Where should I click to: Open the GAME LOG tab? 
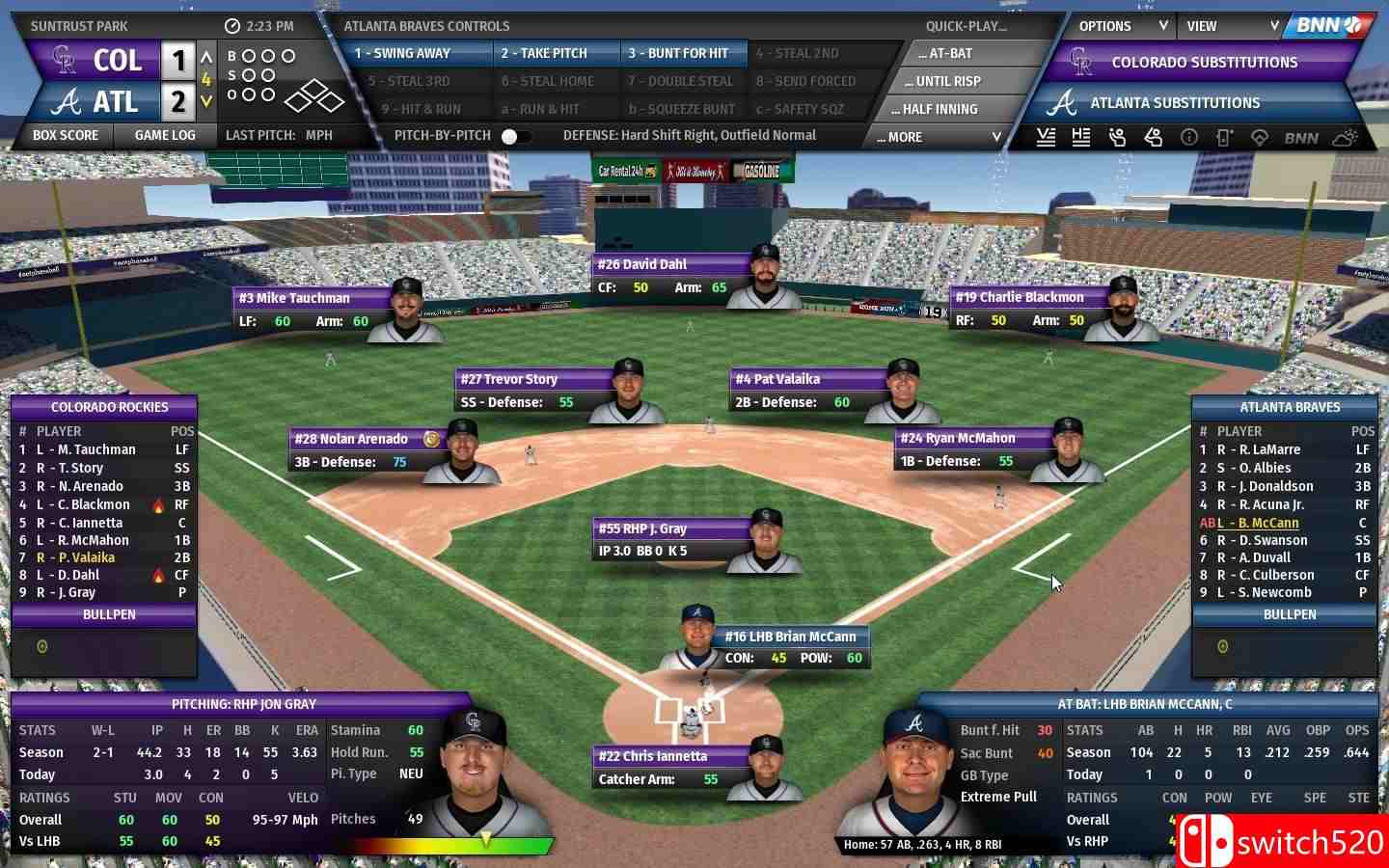click(165, 135)
